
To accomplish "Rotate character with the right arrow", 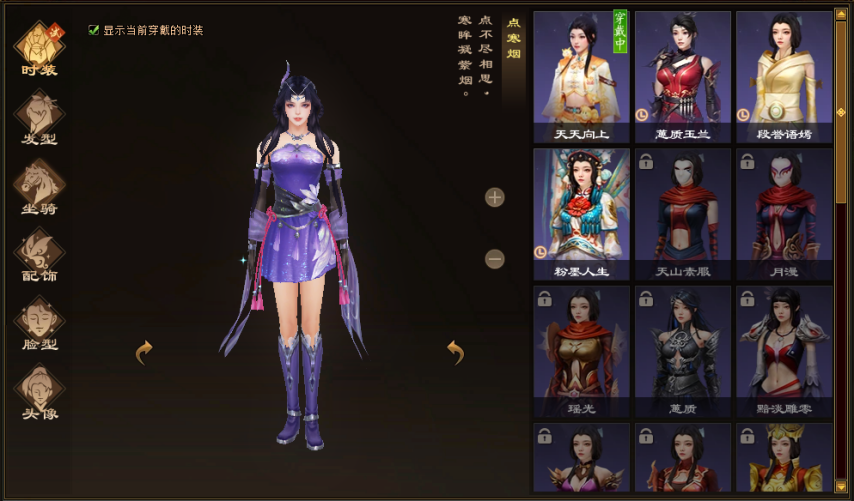I will (x=456, y=351).
